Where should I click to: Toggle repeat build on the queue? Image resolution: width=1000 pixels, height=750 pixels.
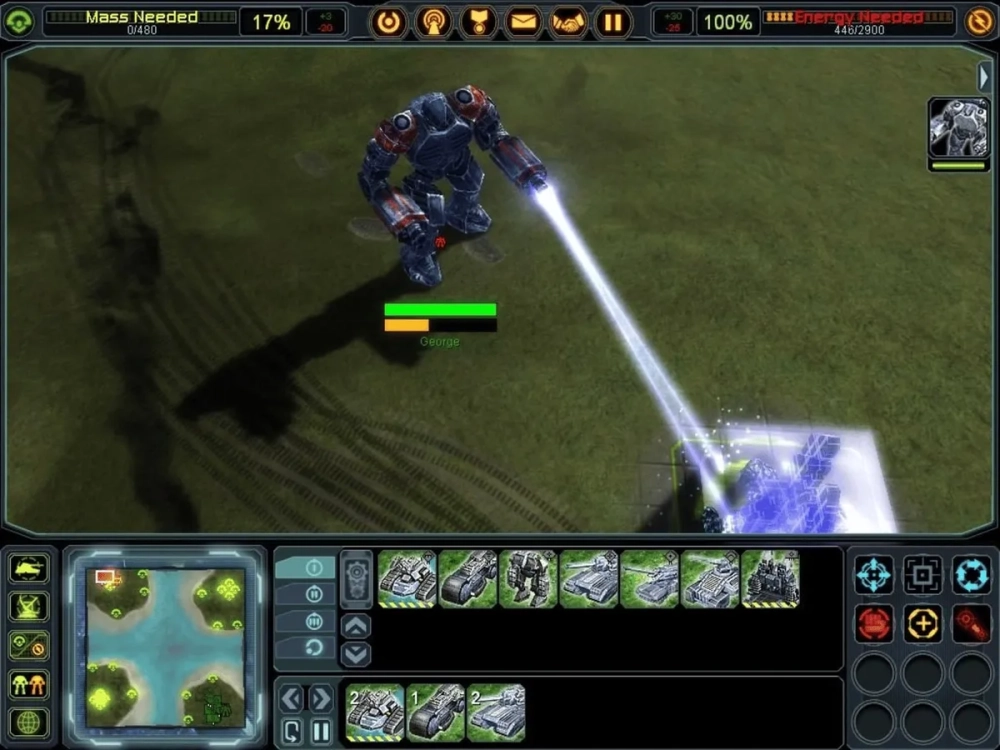pyautogui.click(x=291, y=730)
